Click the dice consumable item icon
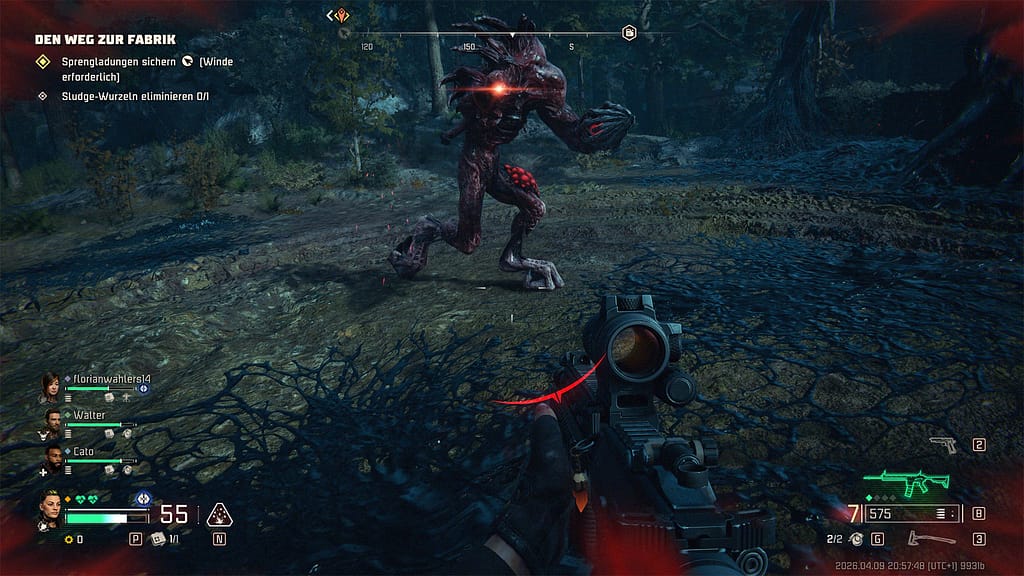 click(x=159, y=540)
